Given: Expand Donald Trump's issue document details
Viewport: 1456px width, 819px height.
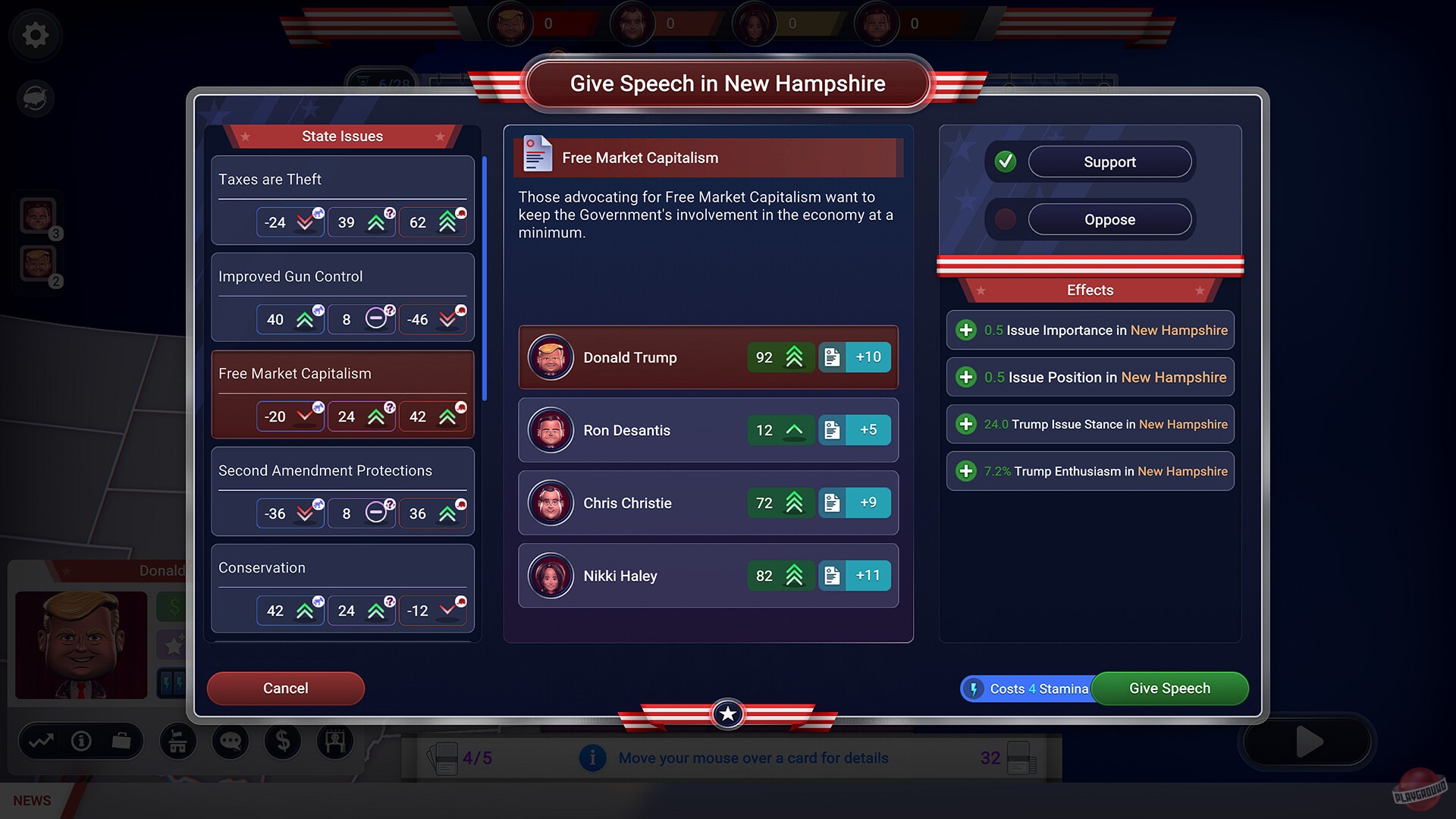Looking at the screenshot, I should coord(833,357).
